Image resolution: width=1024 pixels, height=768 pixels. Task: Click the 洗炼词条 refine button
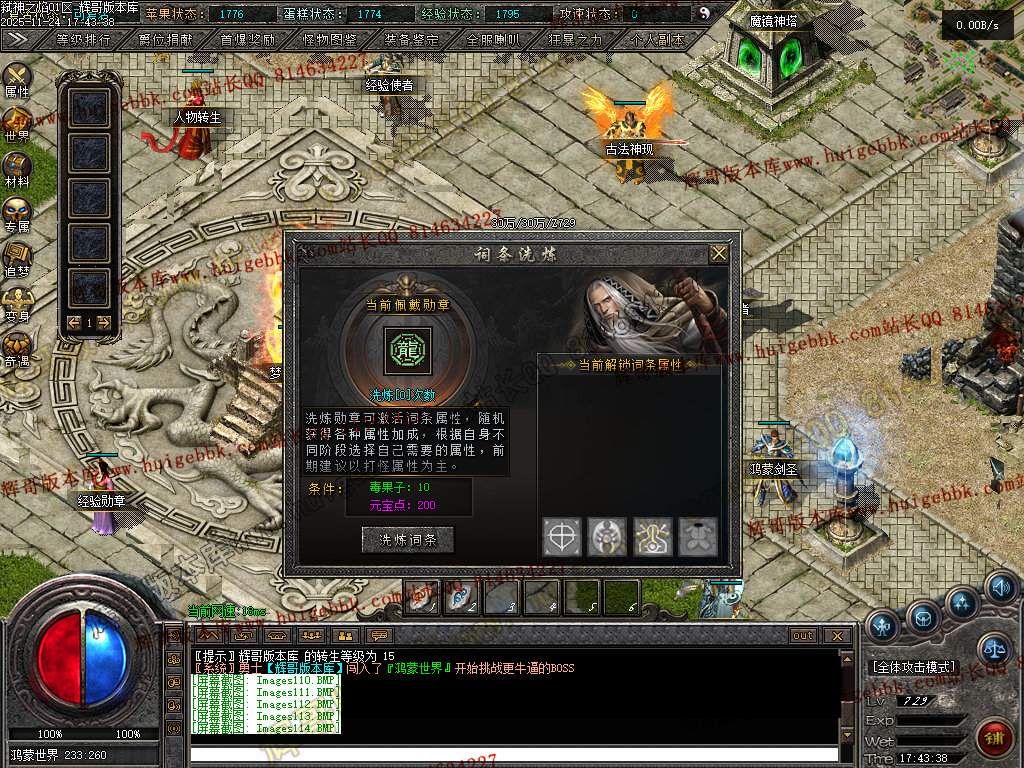[x=407, y=539]
